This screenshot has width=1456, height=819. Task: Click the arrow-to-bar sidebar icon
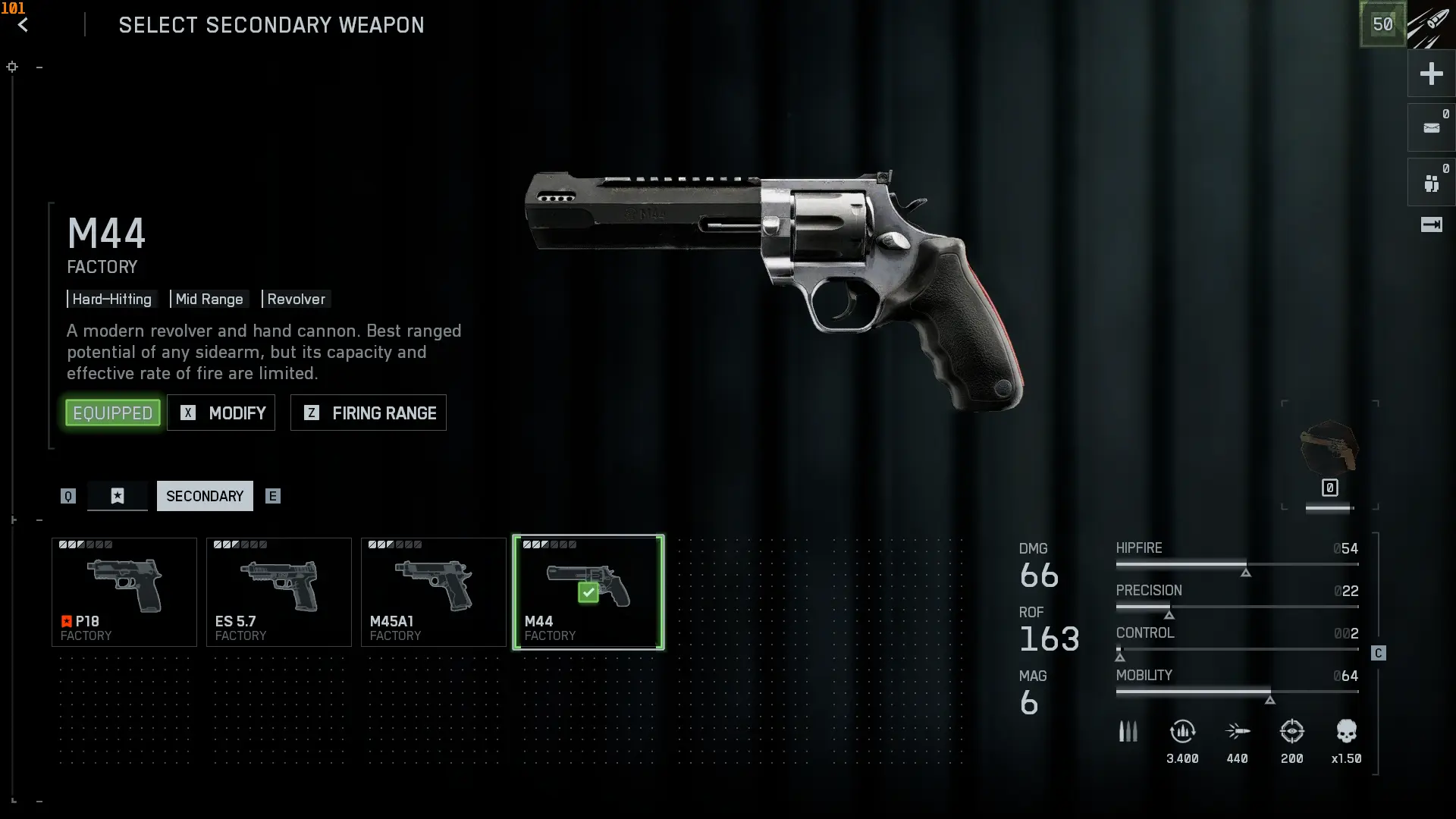tap(1431, 224)
